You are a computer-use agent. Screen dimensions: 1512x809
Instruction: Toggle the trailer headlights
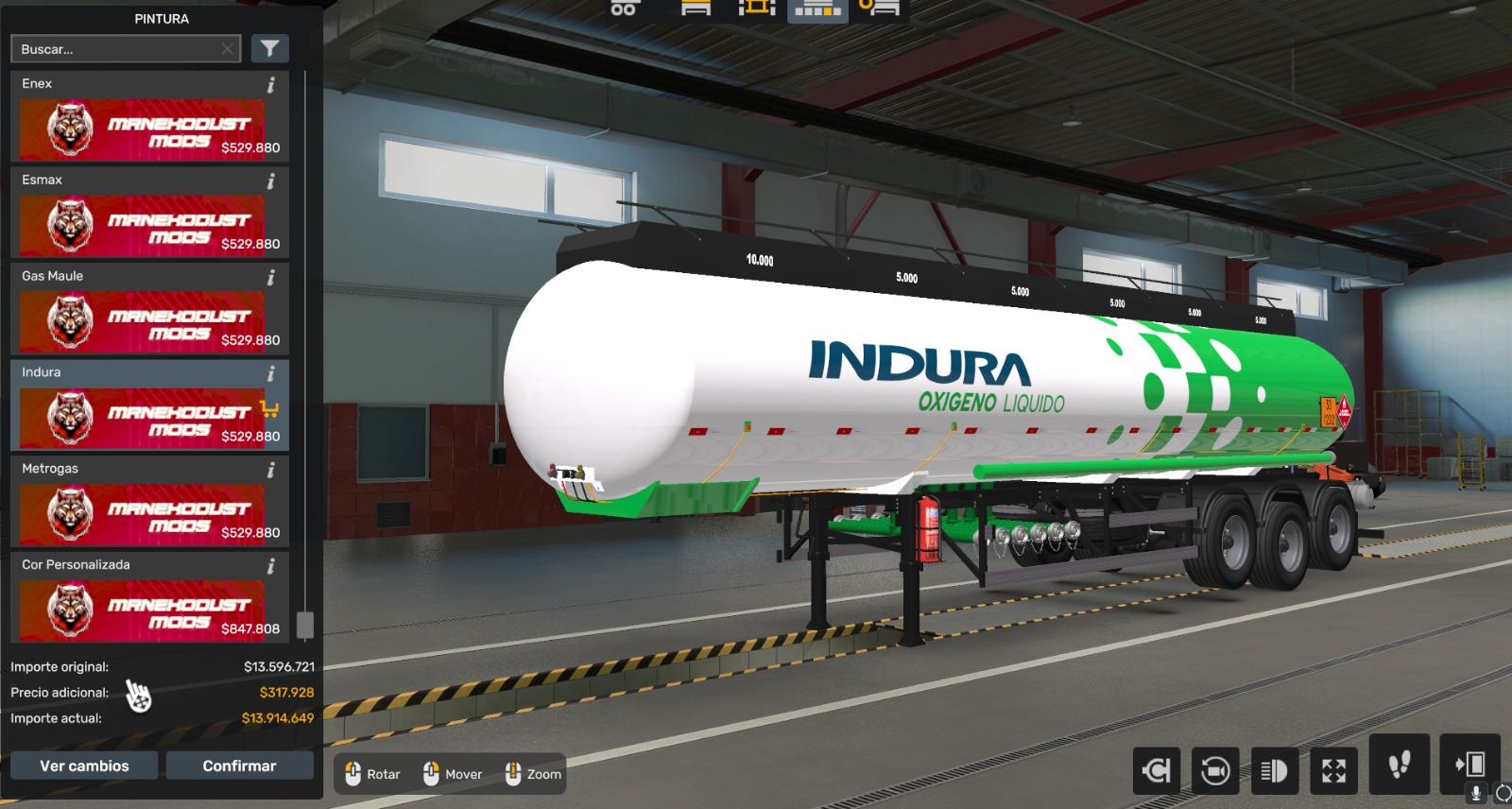[1274, 771]
